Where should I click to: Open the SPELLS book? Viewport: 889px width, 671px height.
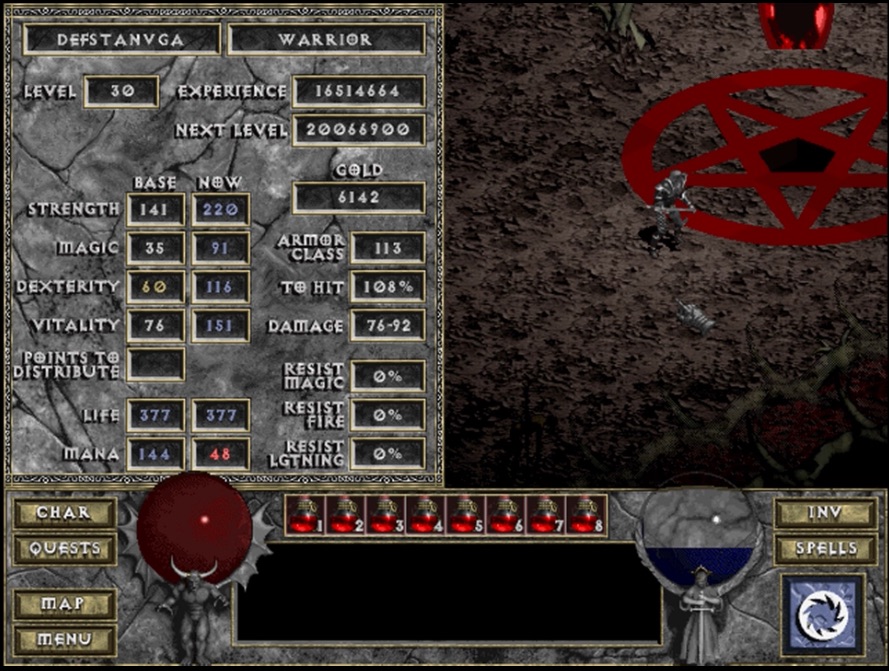pos(825,548)
